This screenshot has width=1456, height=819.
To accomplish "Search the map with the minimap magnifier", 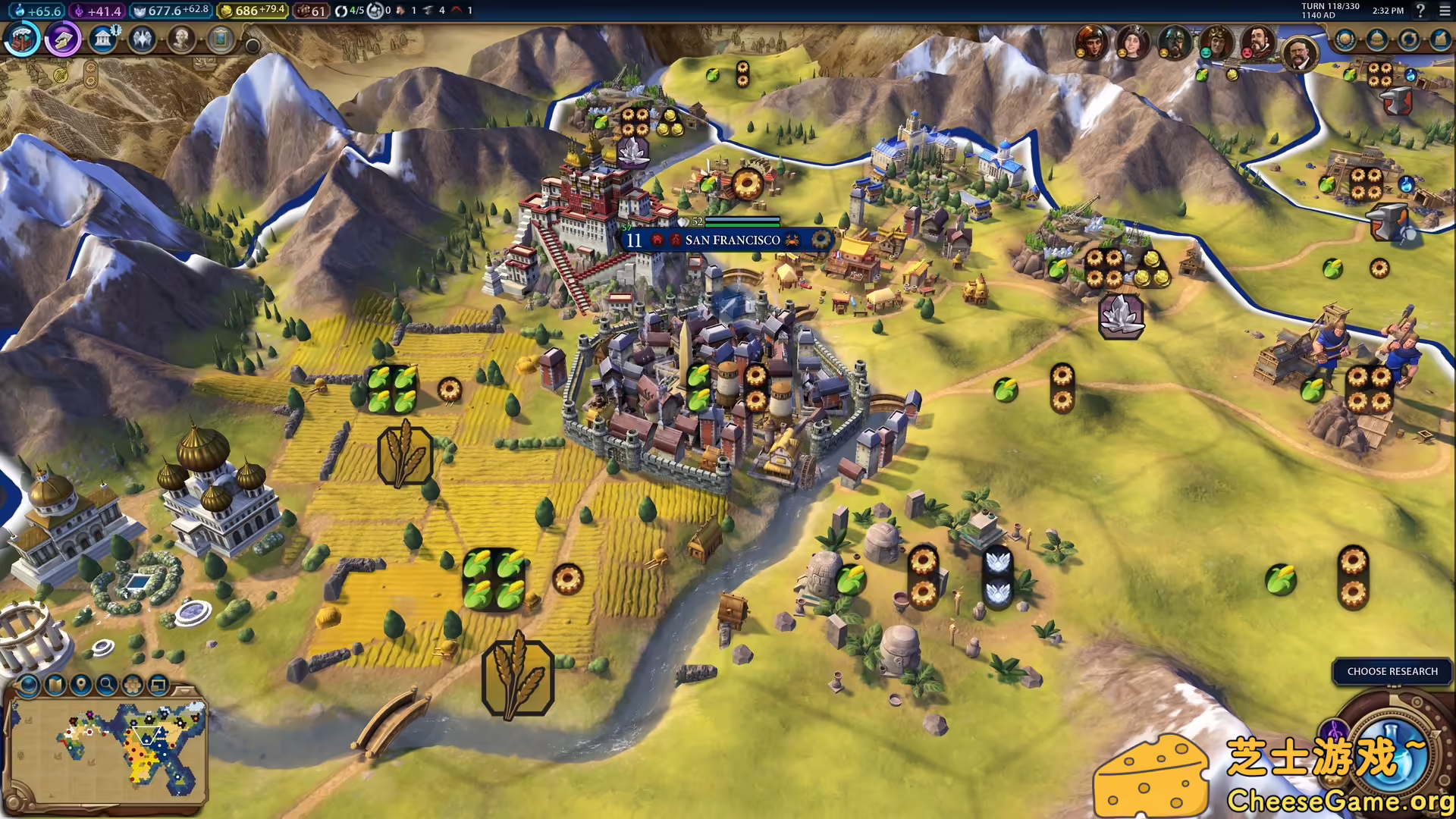I will tap(105, 685).
